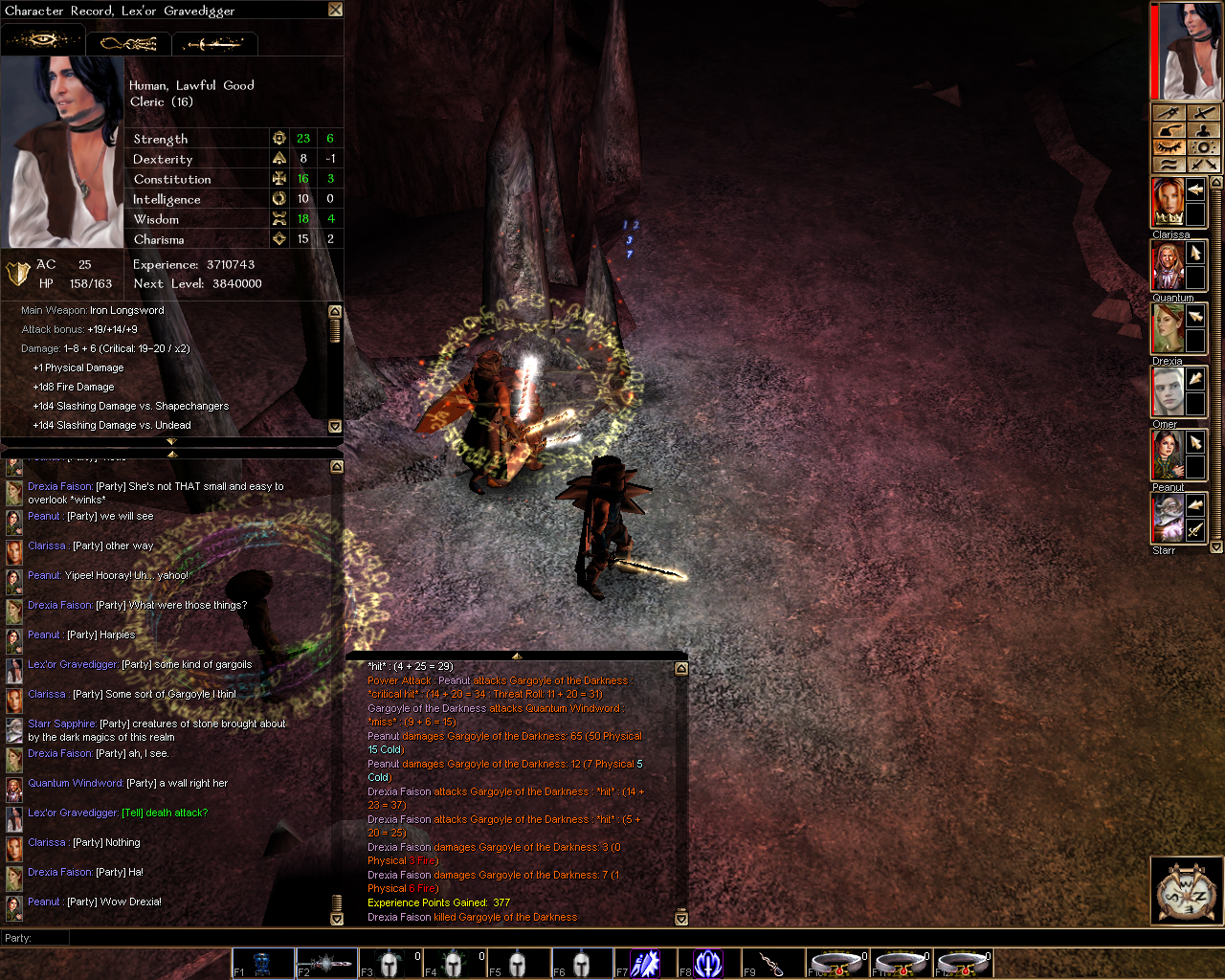The width and height of the screenshot is (1225, 980).
Task: Open the hand-and-flask tab in Character Record
Action: coord(128,43)
